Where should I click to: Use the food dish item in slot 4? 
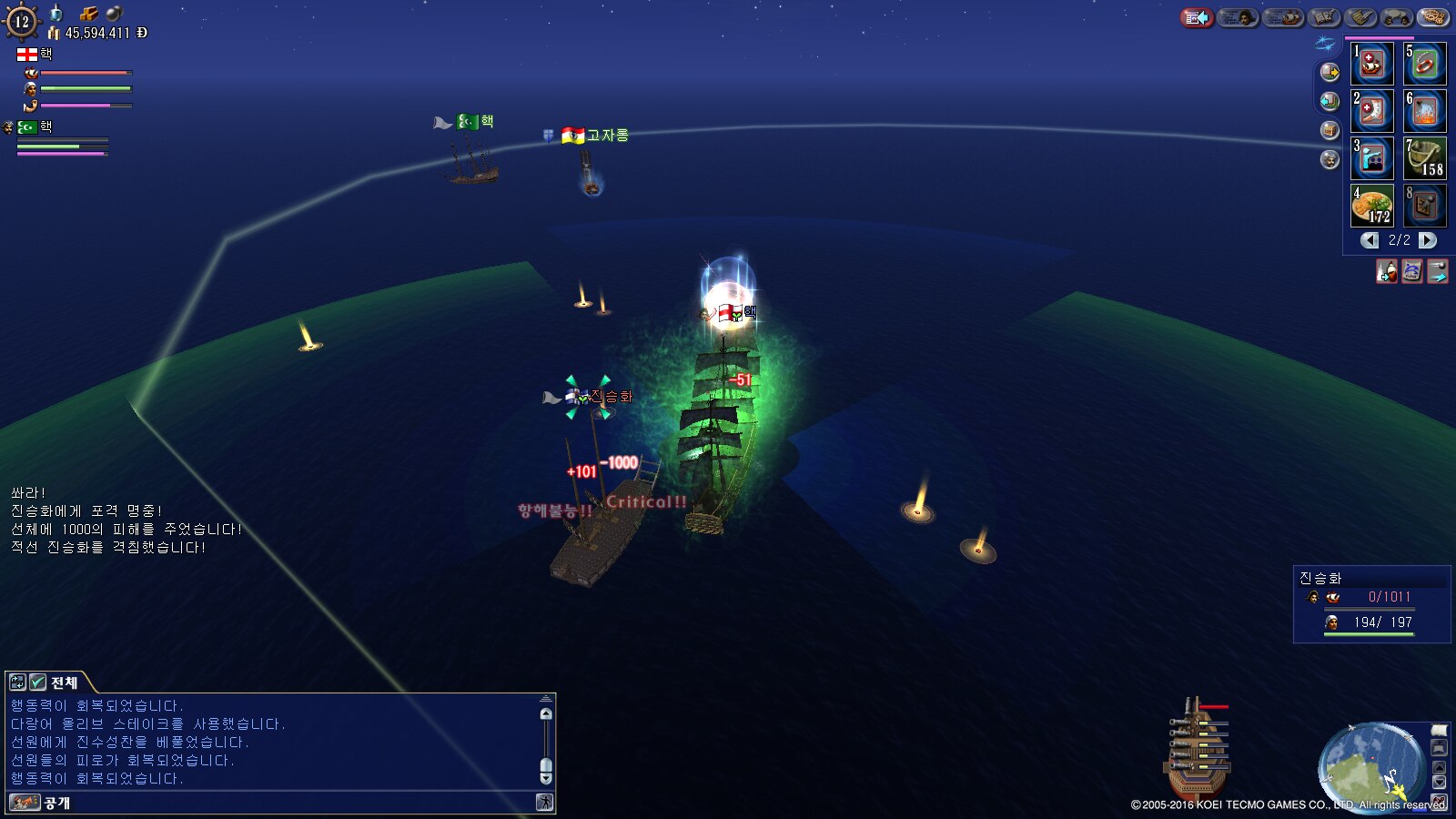point(1371,206)
